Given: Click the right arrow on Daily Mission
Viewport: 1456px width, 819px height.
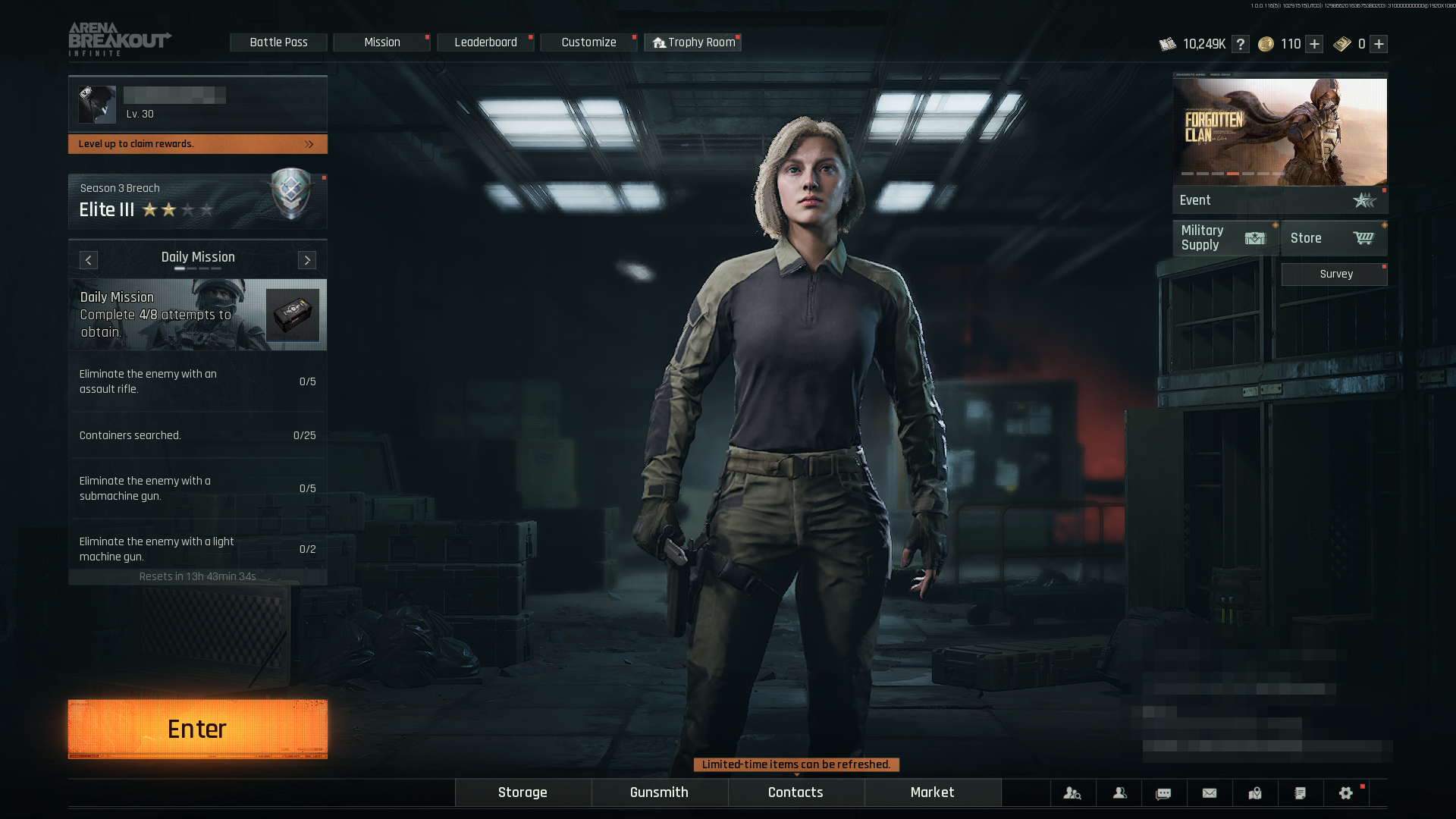Looking at the screenshot, I should 306,260.
